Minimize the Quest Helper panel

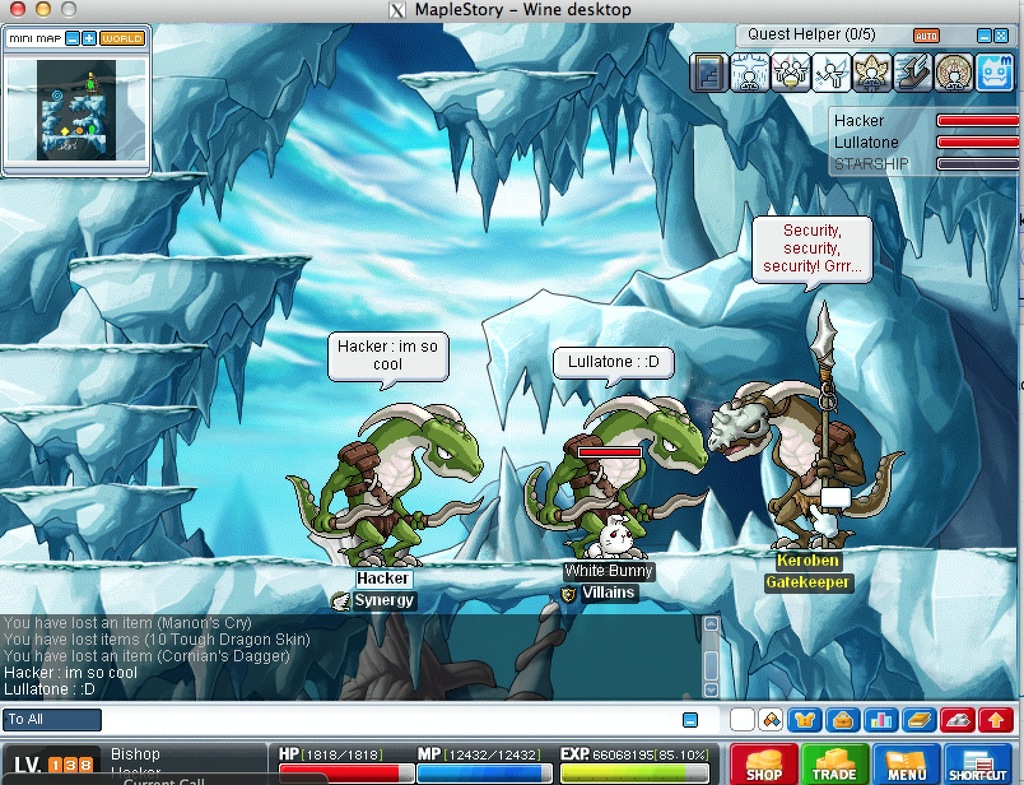[x=984, y=36]
